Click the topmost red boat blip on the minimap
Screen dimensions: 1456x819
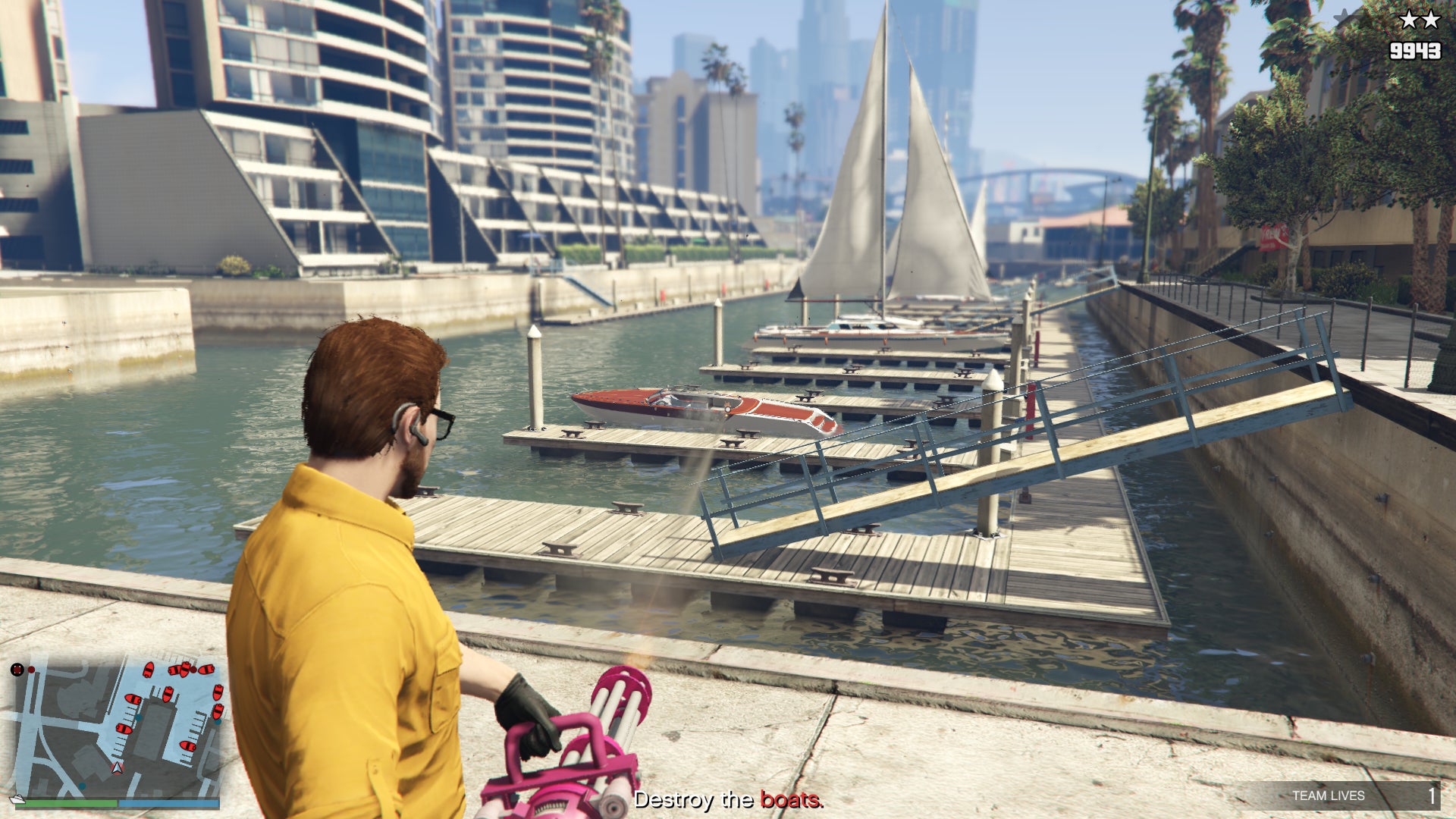[185, 667]
